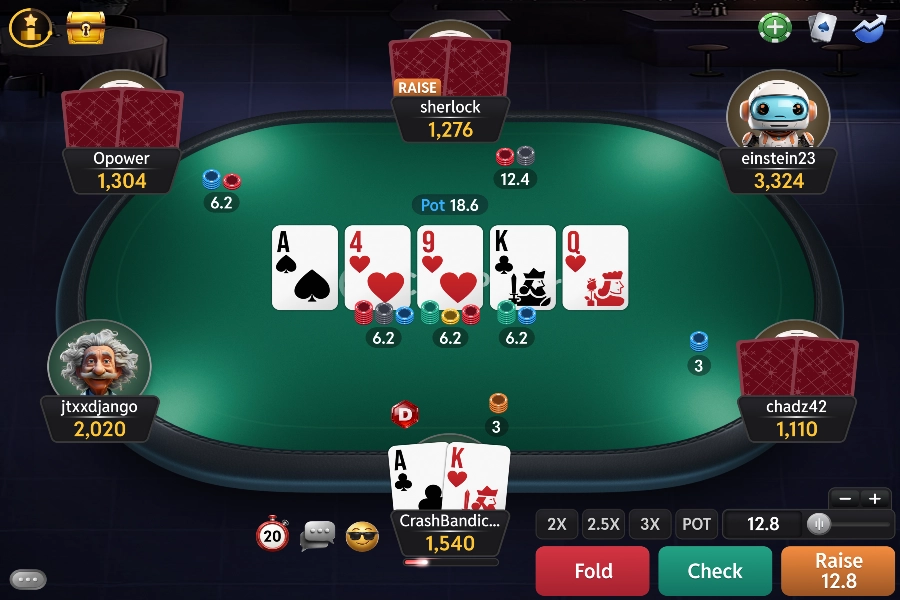
Task: Open the chat speech bubble
Action: (x=318, y=536)
